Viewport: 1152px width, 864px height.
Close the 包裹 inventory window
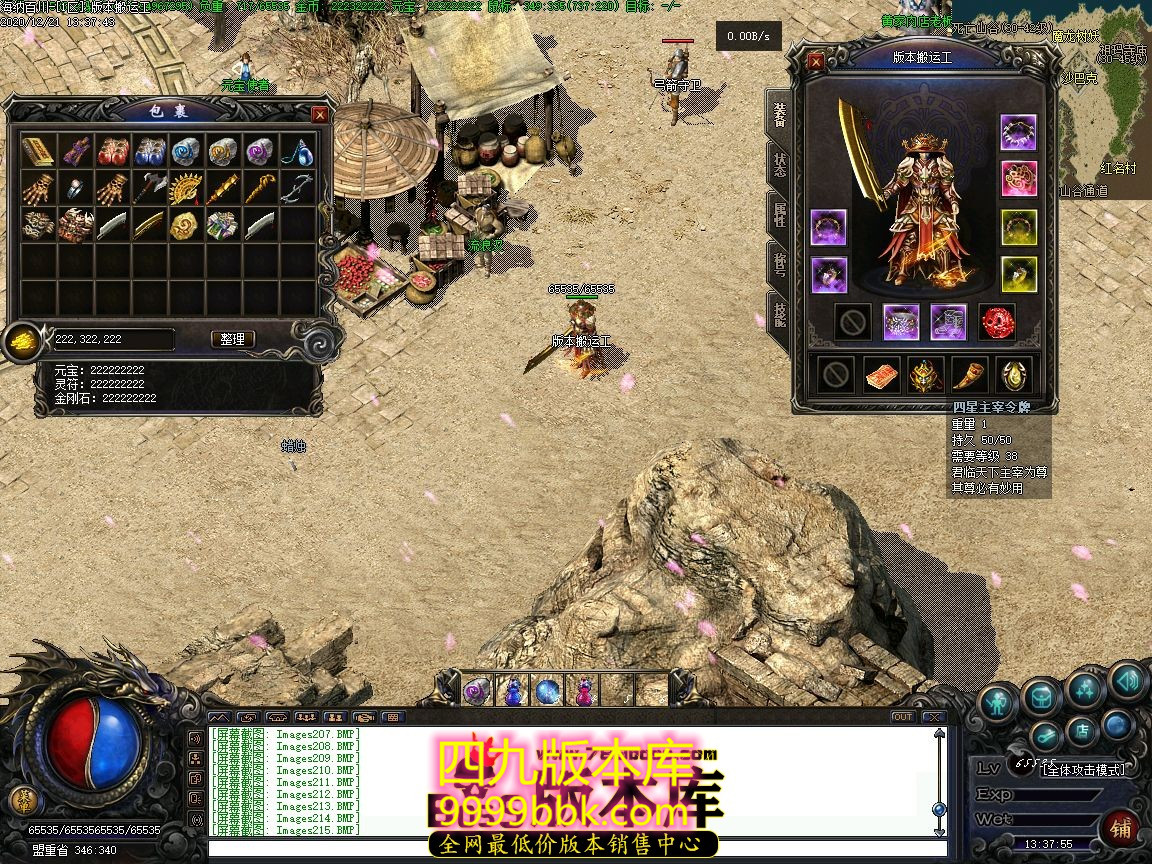click(320, 115)
